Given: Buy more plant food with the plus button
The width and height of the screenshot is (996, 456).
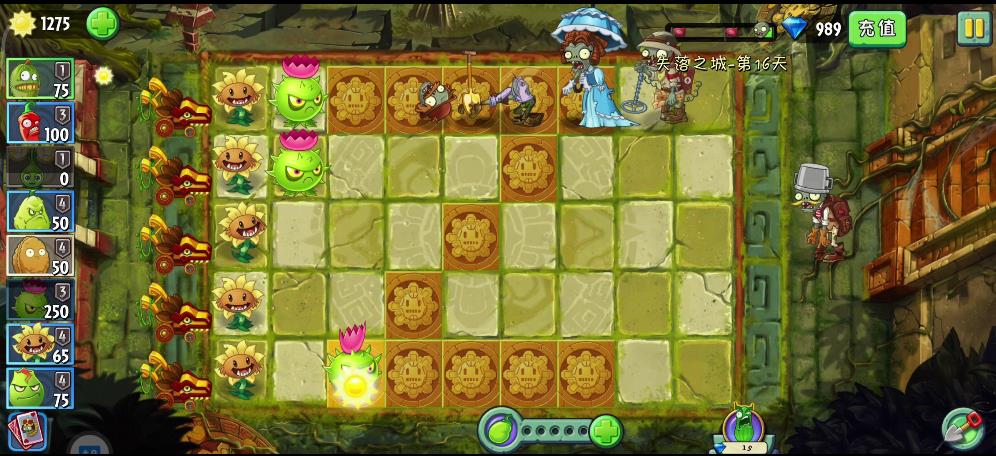Looking at the screenshot, I should click(x=606, y=431).
